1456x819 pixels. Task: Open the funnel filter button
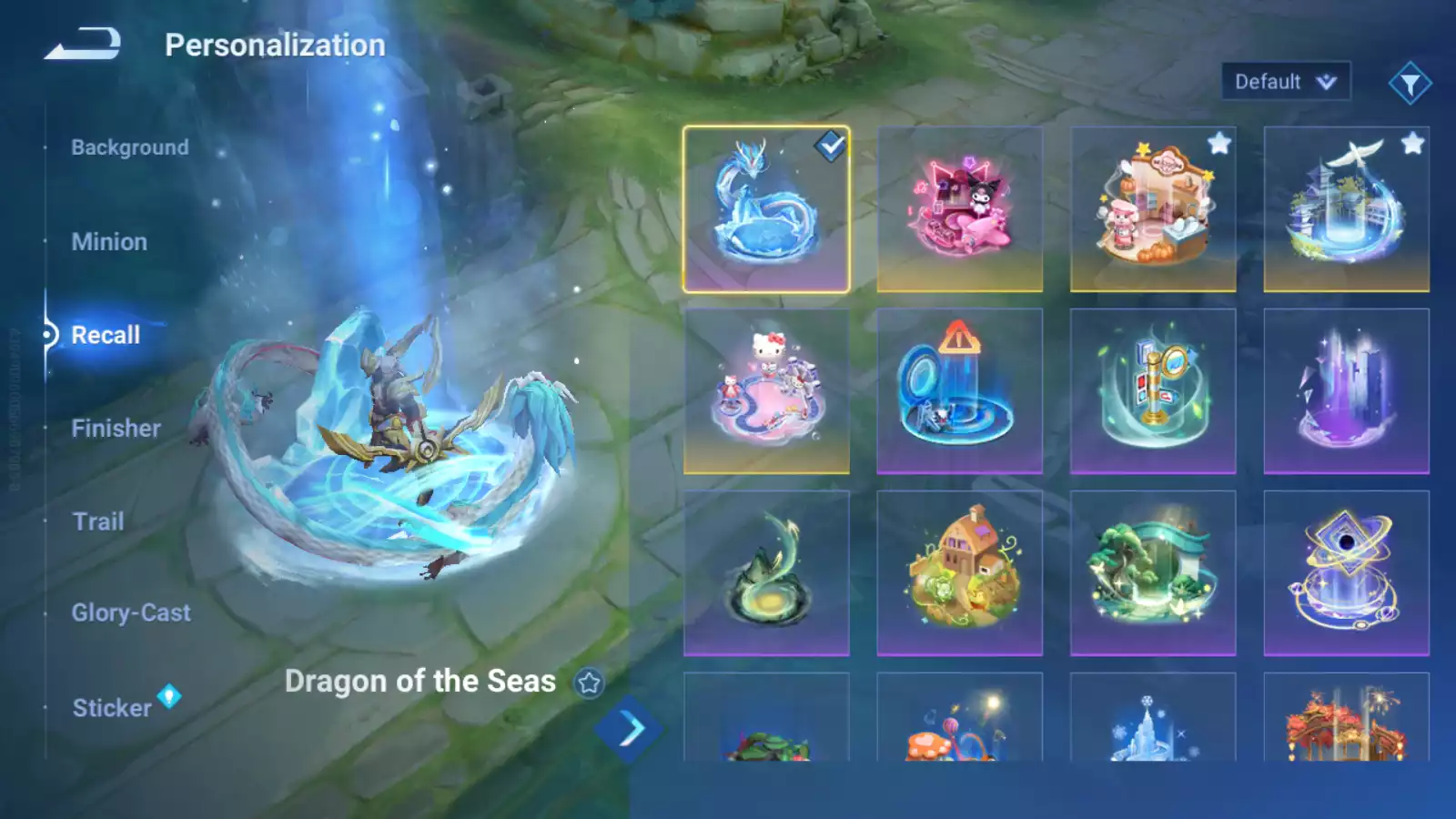(x=1410, y=84)
